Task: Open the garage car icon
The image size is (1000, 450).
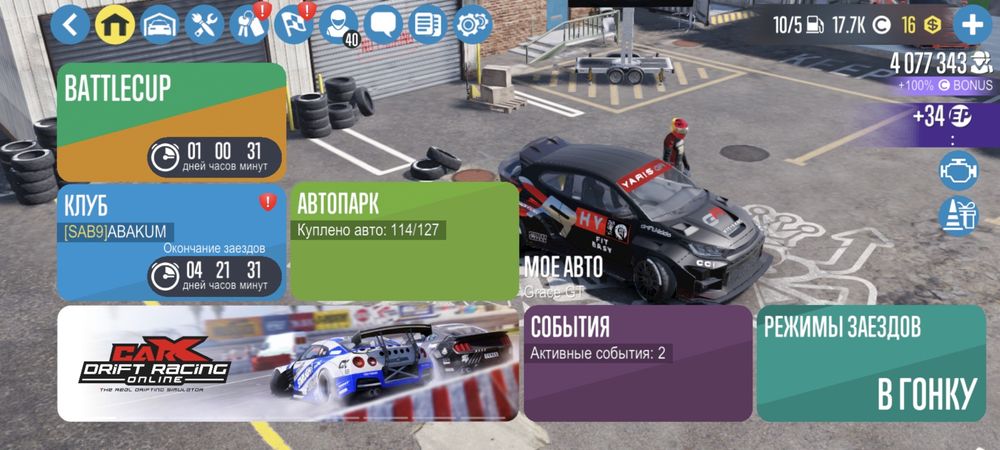Action: 160,24
